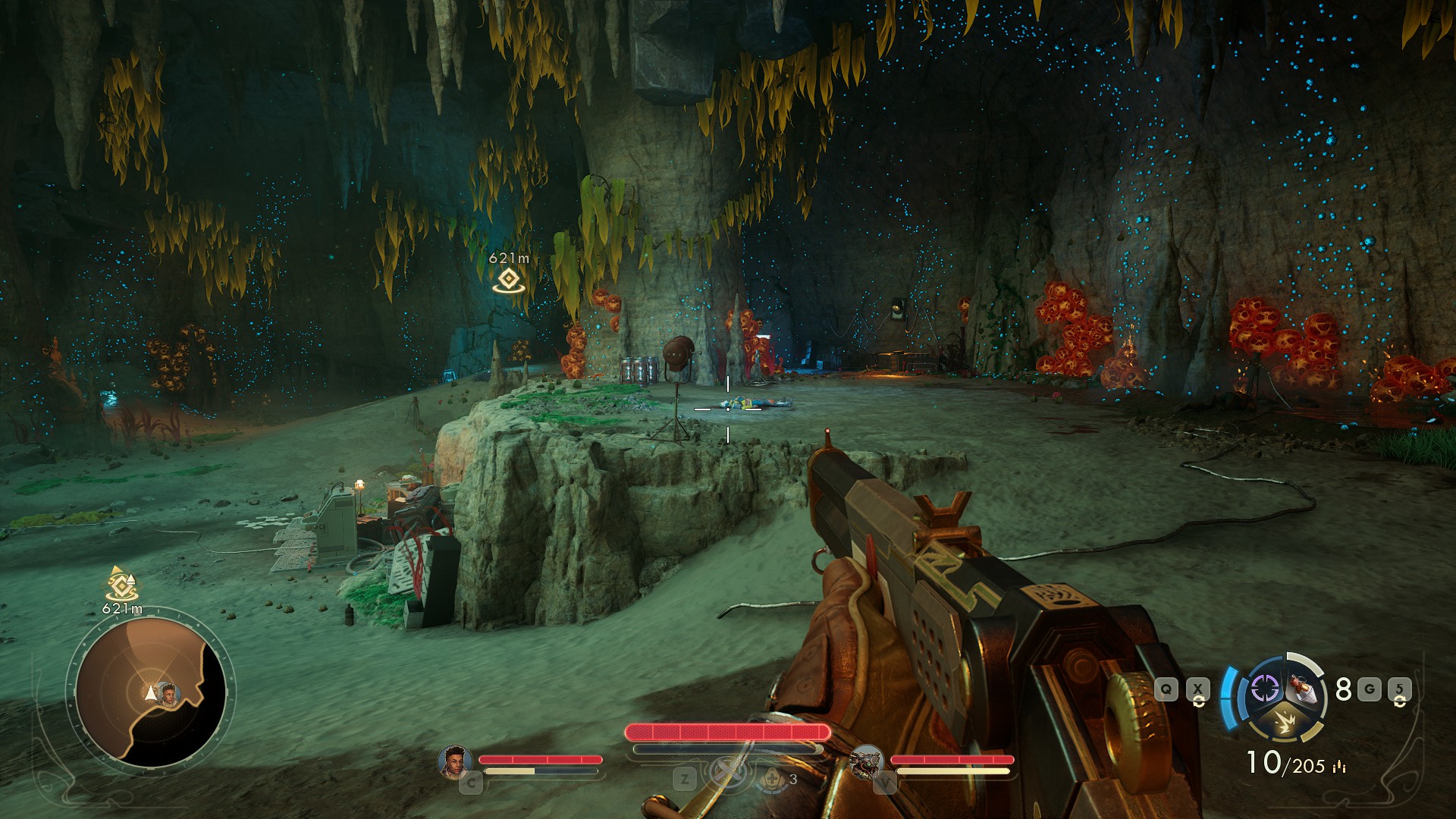Screen dimensions: 1456x819
Task: Click the crossed-weapons swap icon
Action: (729, 773)
